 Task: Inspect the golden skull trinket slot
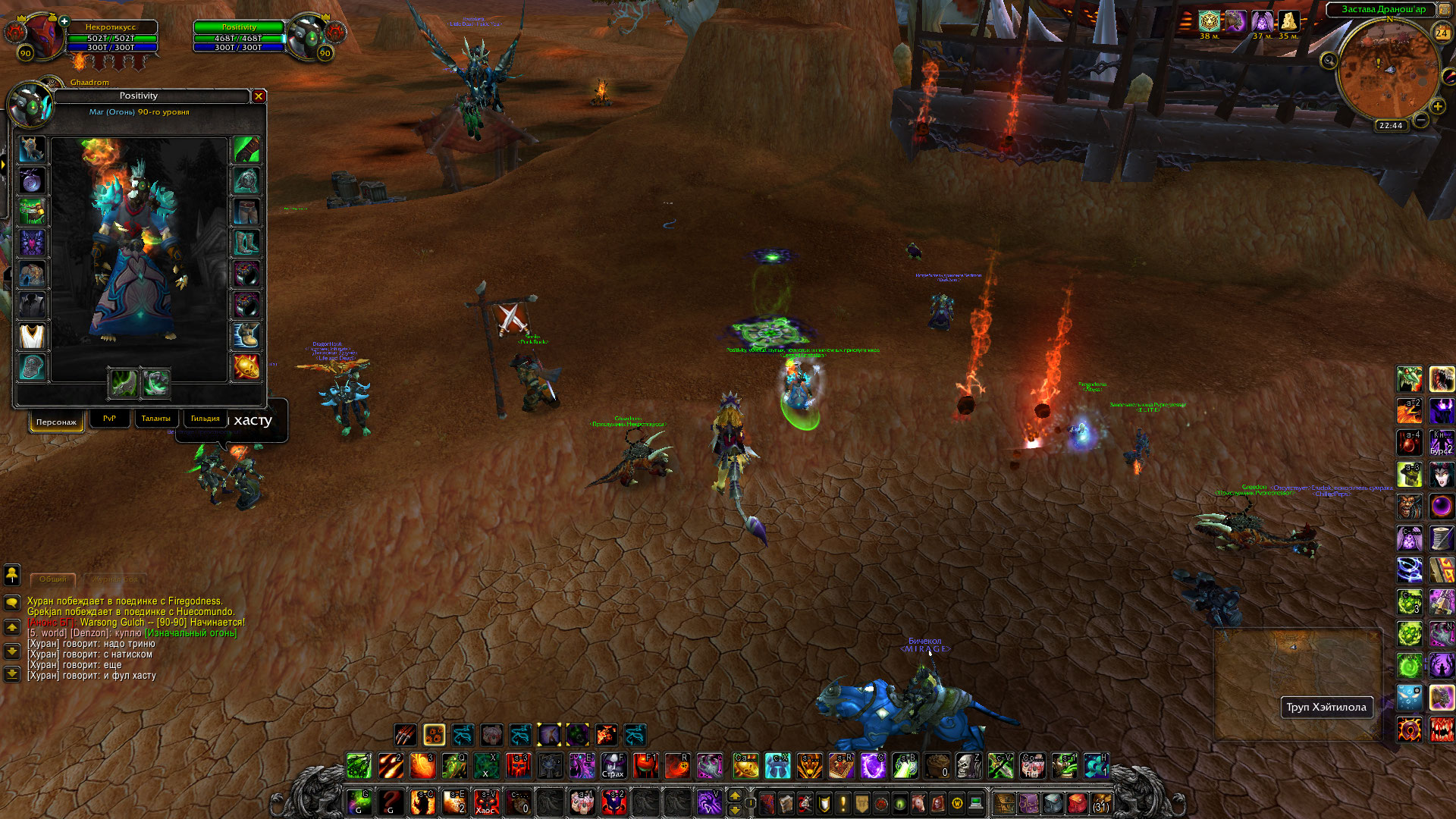(x=246, y=367)
